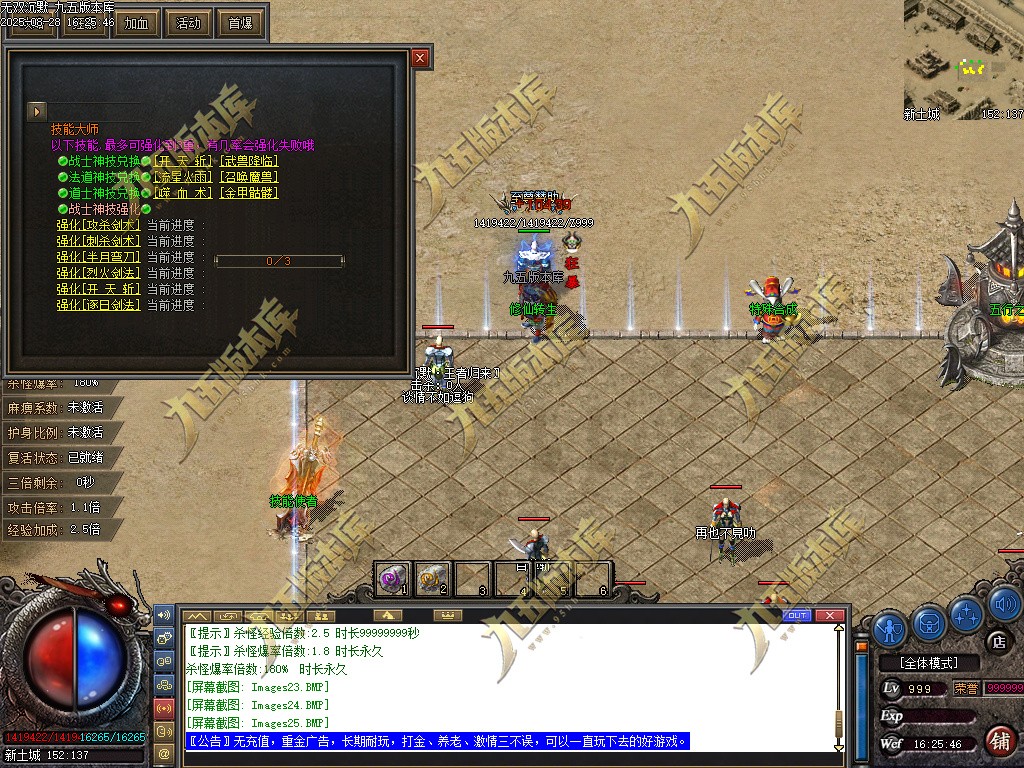Screen dimensions: 1024x768
Task: Select the 流星火雨 skill exchange link
Action: point(184,177)
